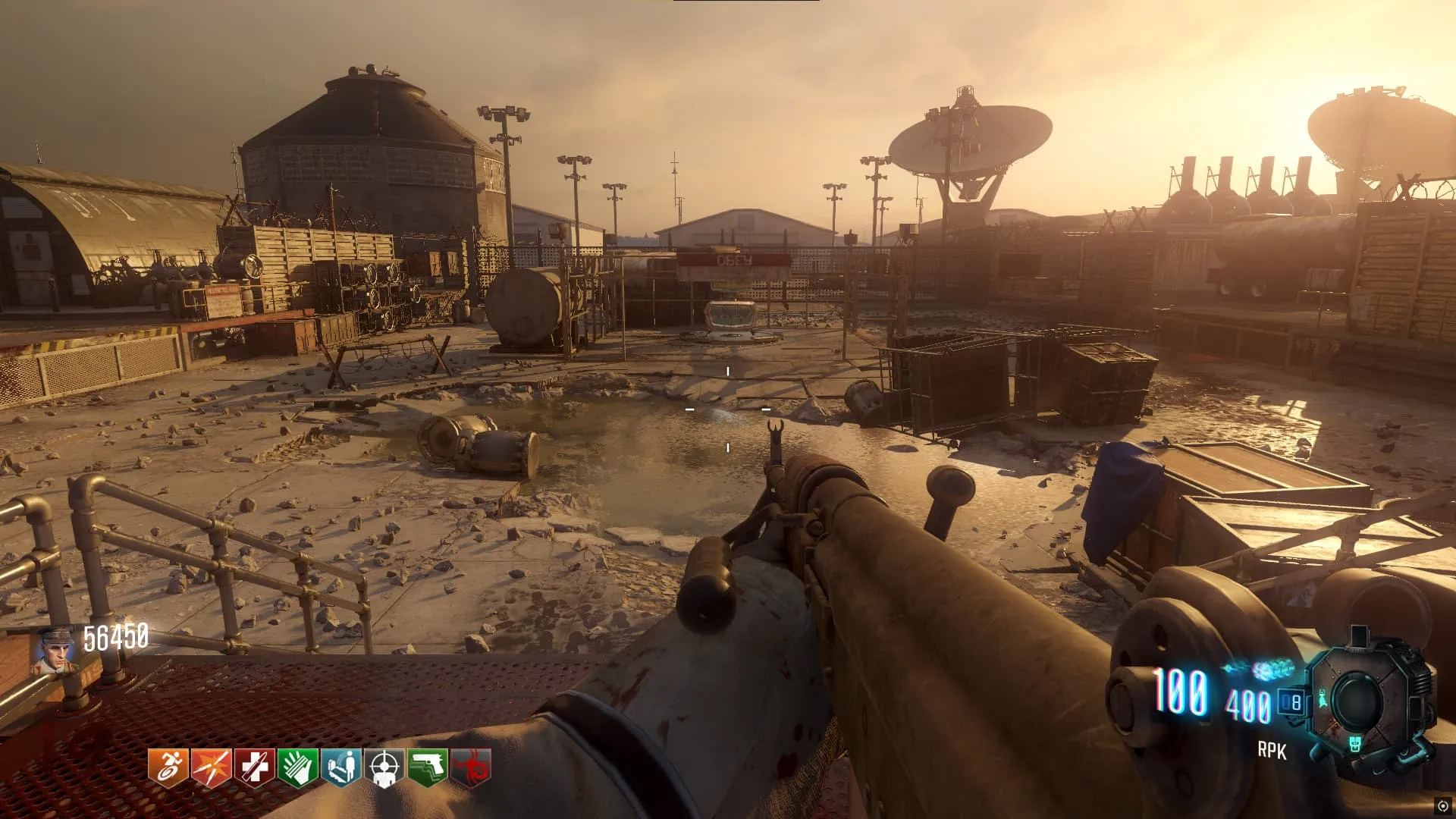This screenshot has height=819, width=1456.
Task: Select the blue Quick Revive perk icon
Action: coord(341,767)
